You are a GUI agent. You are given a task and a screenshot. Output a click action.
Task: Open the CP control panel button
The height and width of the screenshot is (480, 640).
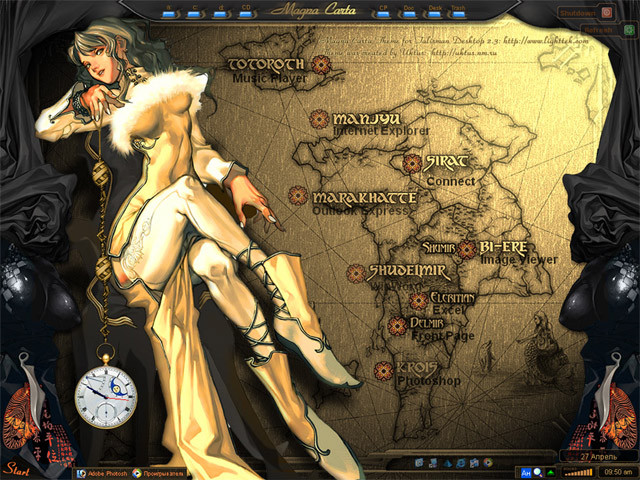click(384, 12)
